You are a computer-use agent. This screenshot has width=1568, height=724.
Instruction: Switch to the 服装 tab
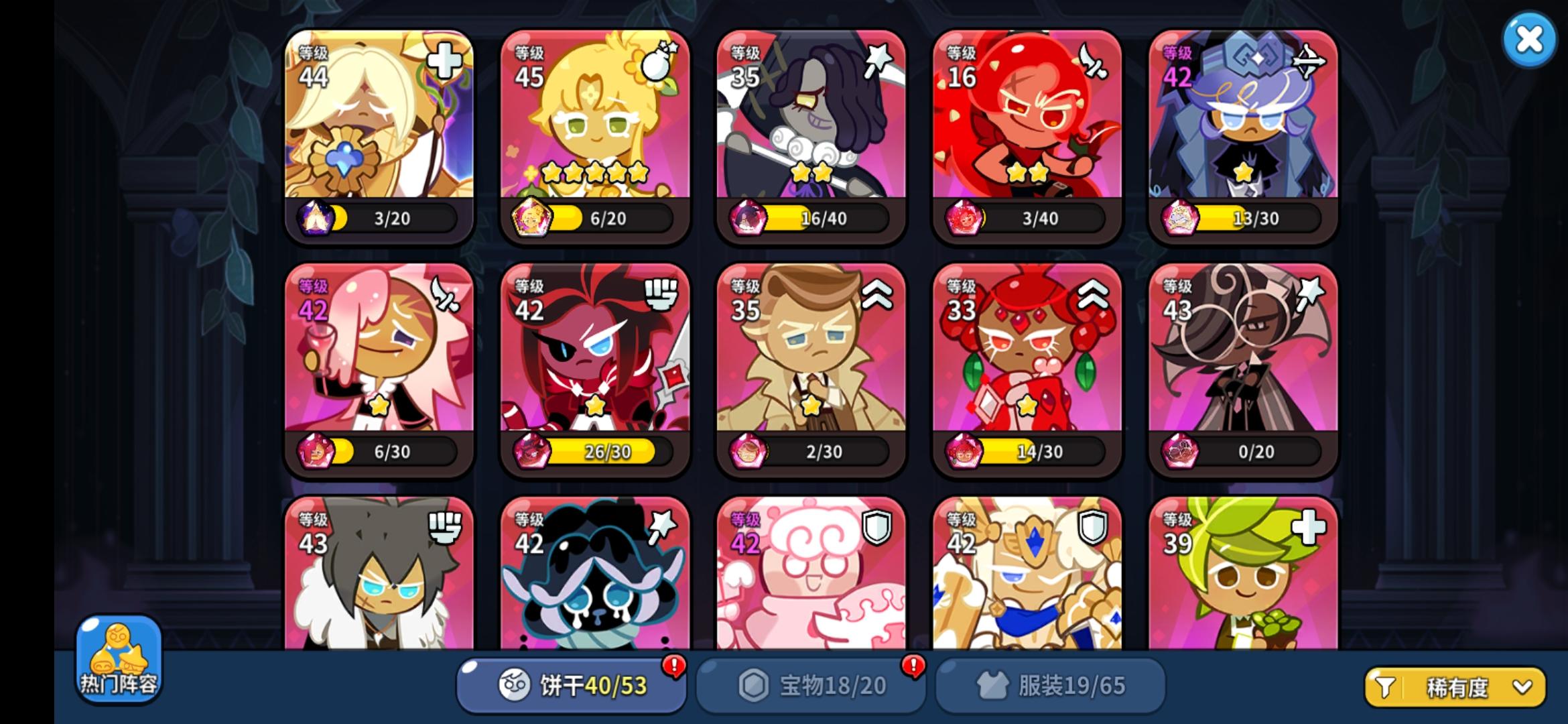pyautogui.click(x=1049, y=685)
